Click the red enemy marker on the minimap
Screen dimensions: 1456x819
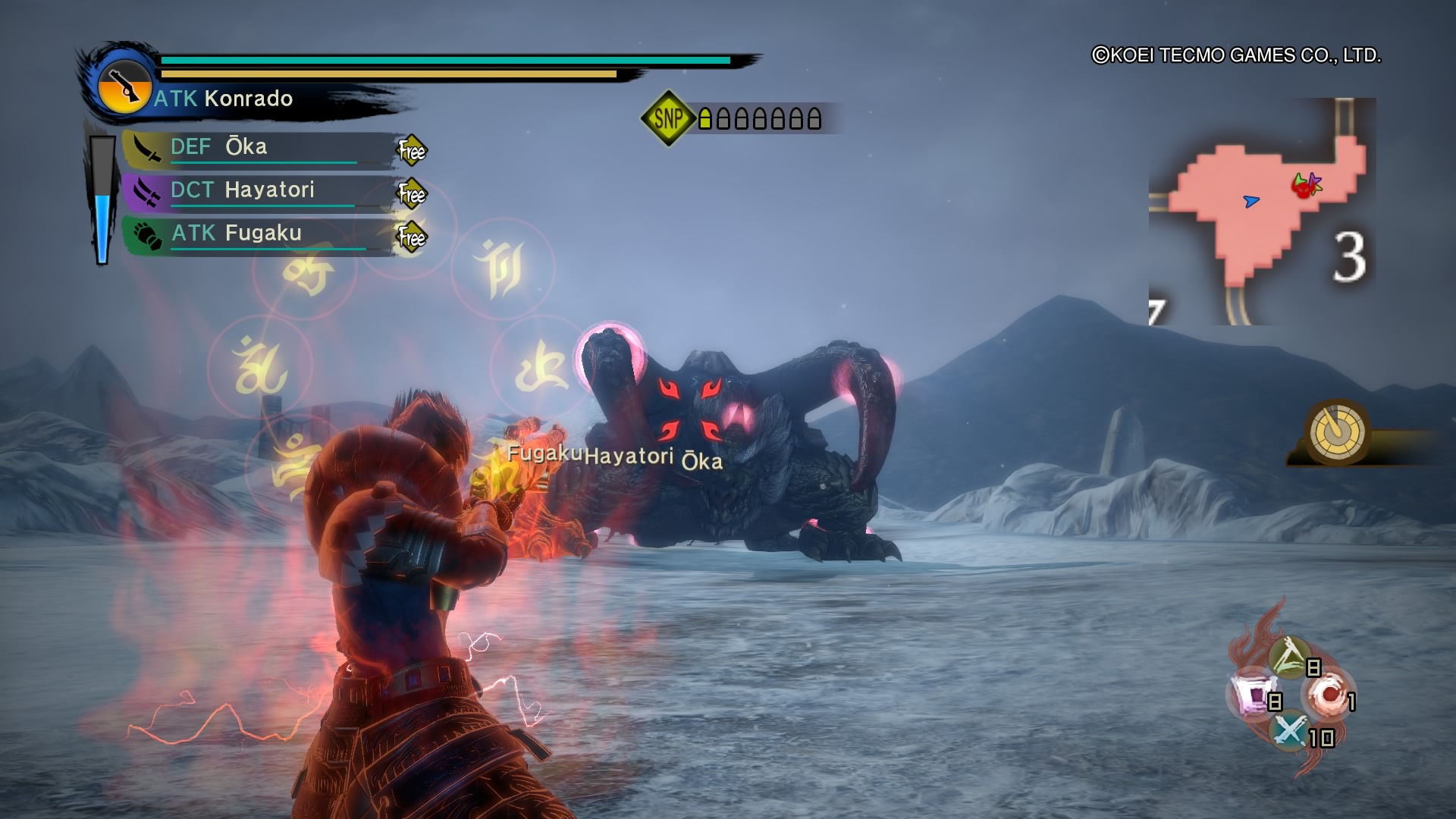coord(1303,186)
